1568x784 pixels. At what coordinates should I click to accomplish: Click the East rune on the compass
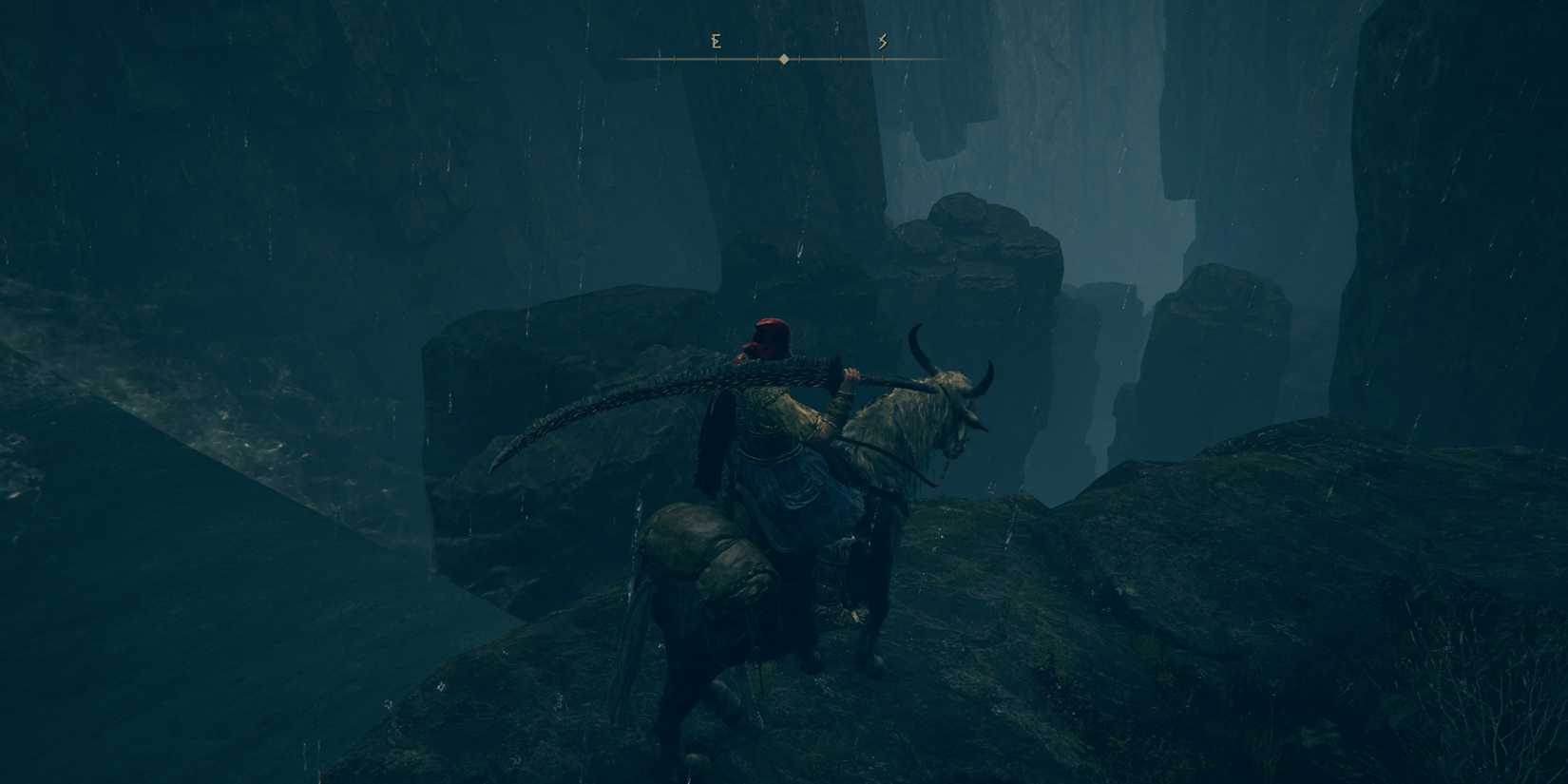(717, 41)
